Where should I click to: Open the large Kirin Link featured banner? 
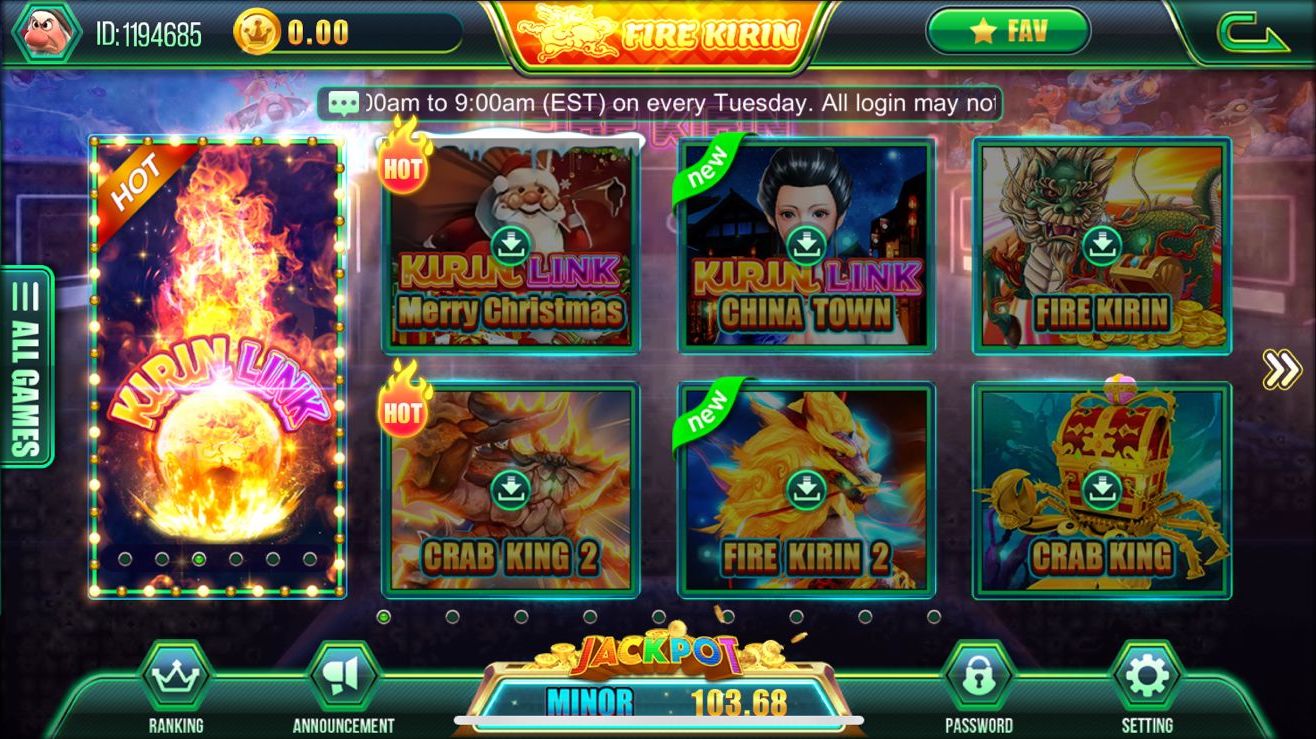[217, 366]
